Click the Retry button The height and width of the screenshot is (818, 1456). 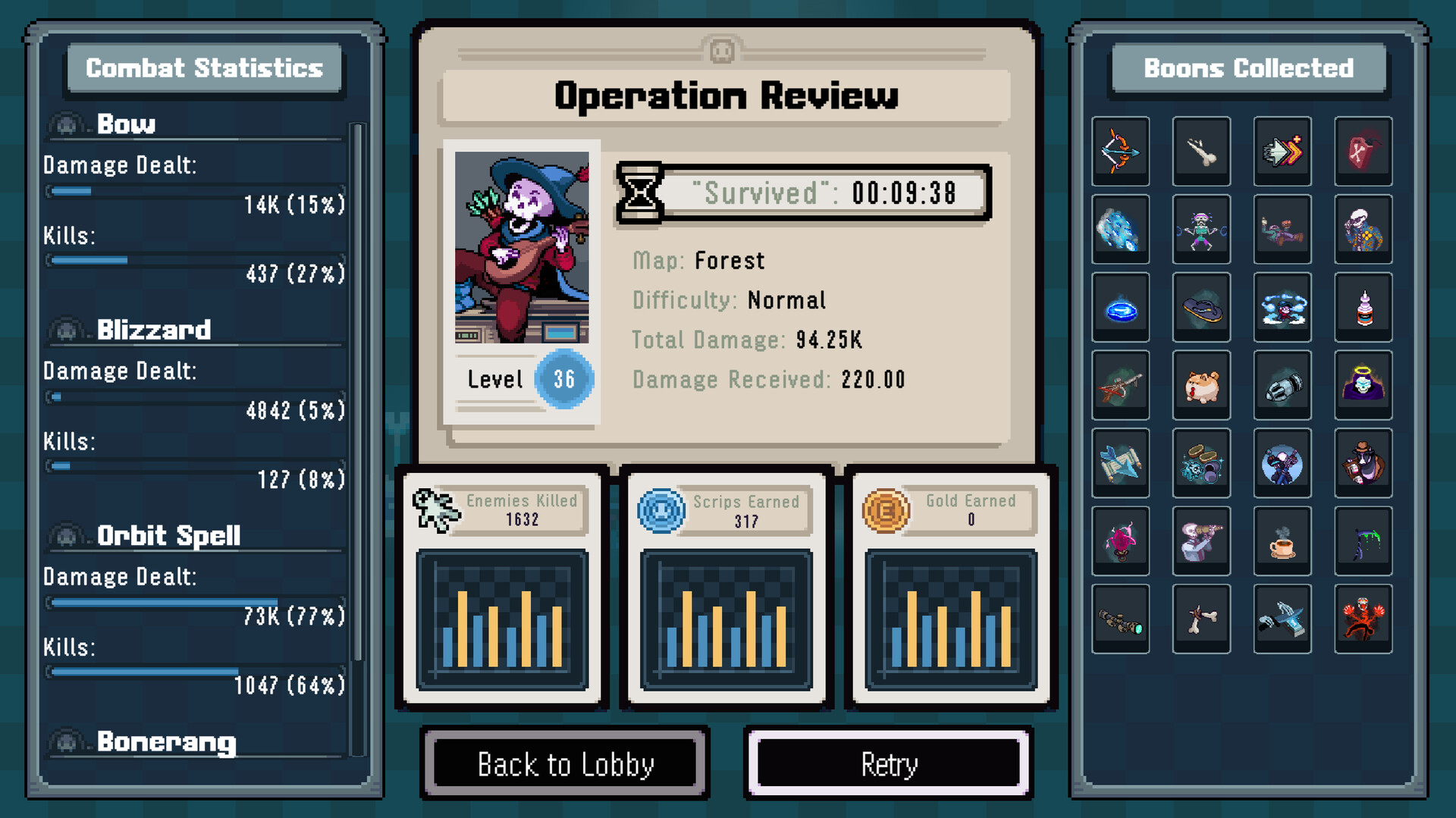pos(889,763)
